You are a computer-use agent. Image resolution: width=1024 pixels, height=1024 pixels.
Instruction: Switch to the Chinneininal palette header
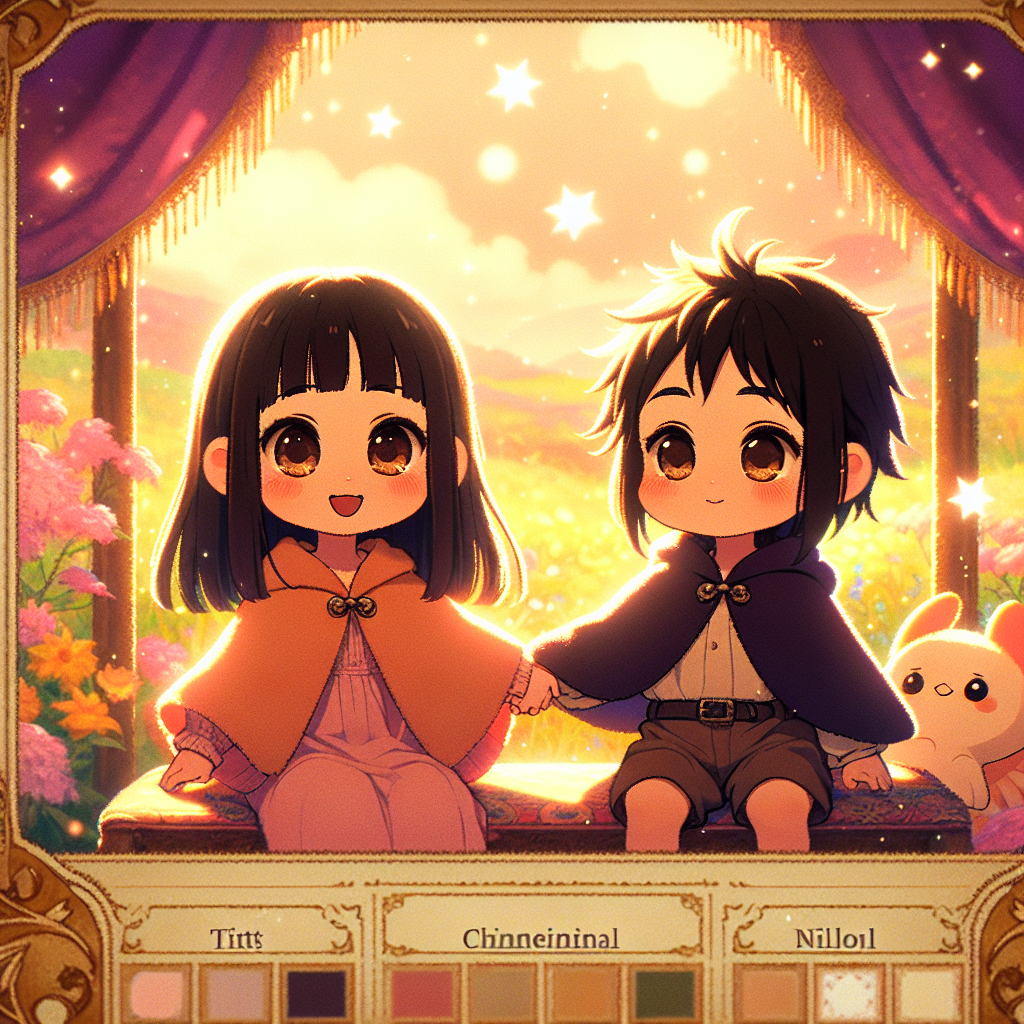[x=541, y=938]
